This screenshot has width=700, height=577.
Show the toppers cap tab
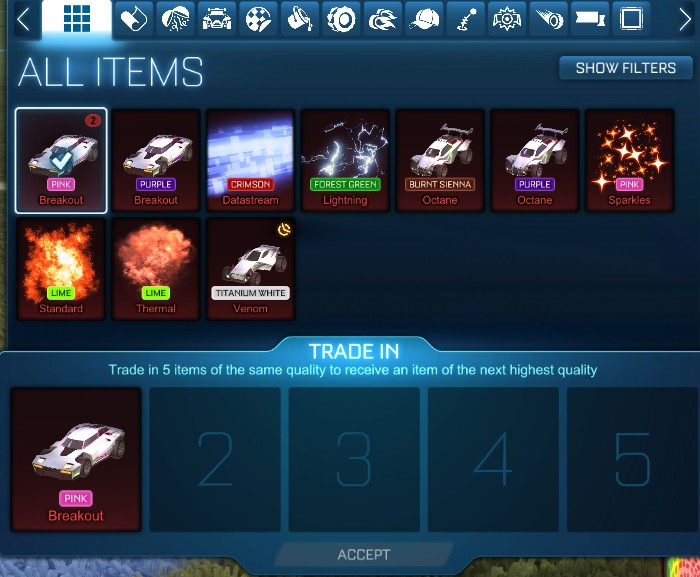coord(426,19)
